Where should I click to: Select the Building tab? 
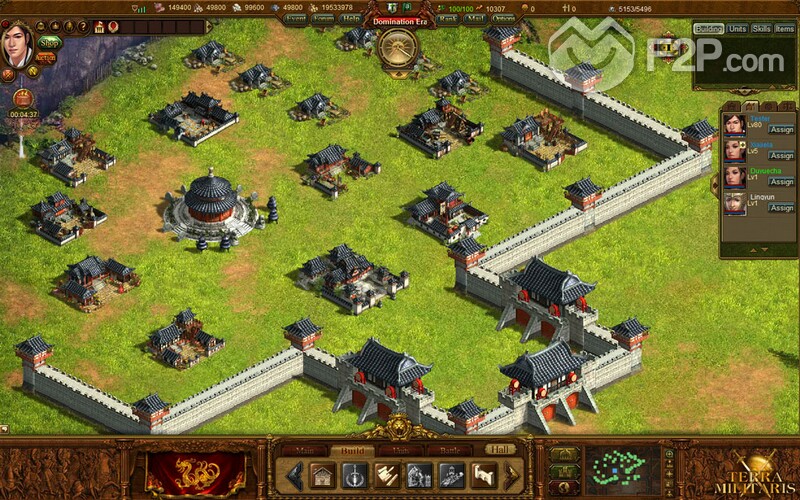tap(708, 29)
